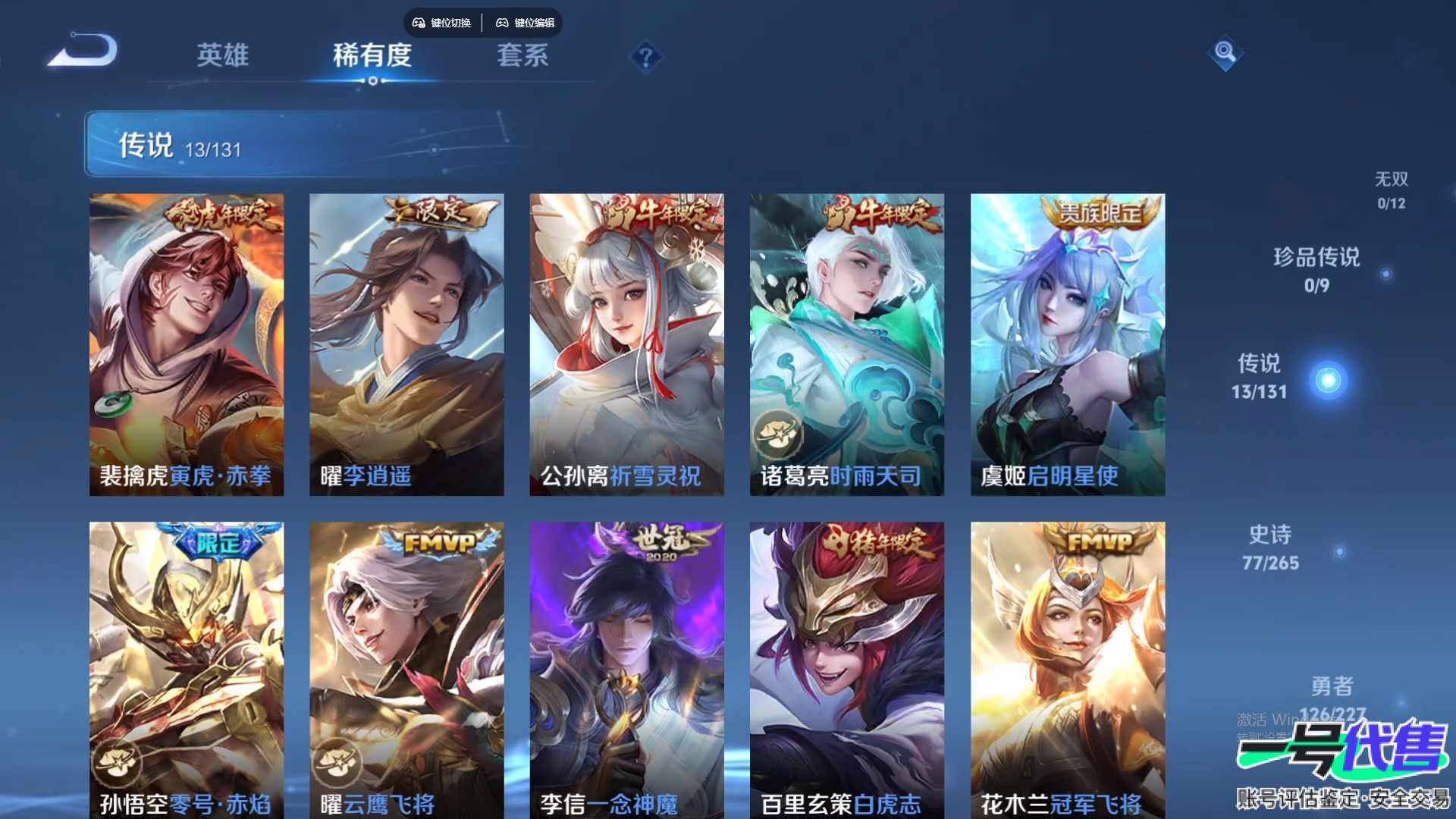Open the question mark help icon

coord(645,57)
